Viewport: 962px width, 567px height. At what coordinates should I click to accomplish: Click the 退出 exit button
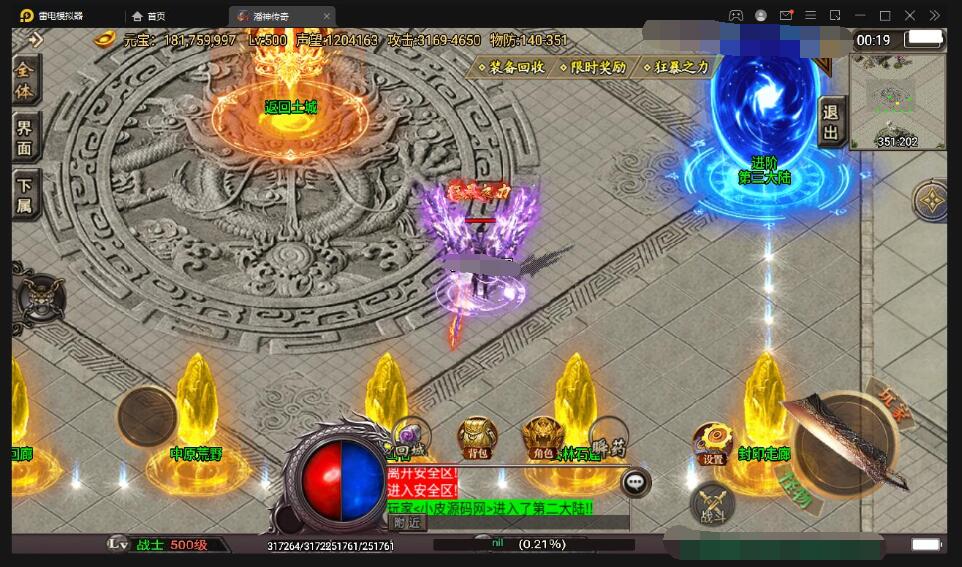pos(831,124)
